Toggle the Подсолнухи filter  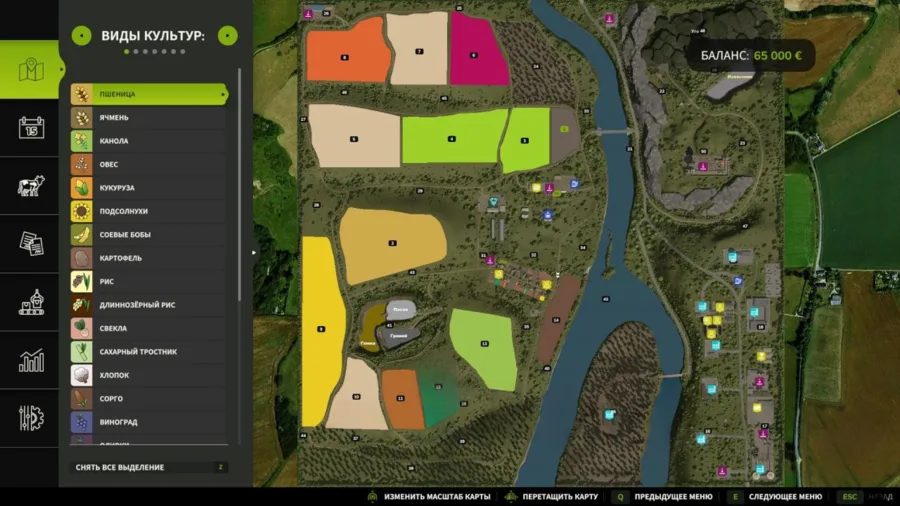point(150,211)
